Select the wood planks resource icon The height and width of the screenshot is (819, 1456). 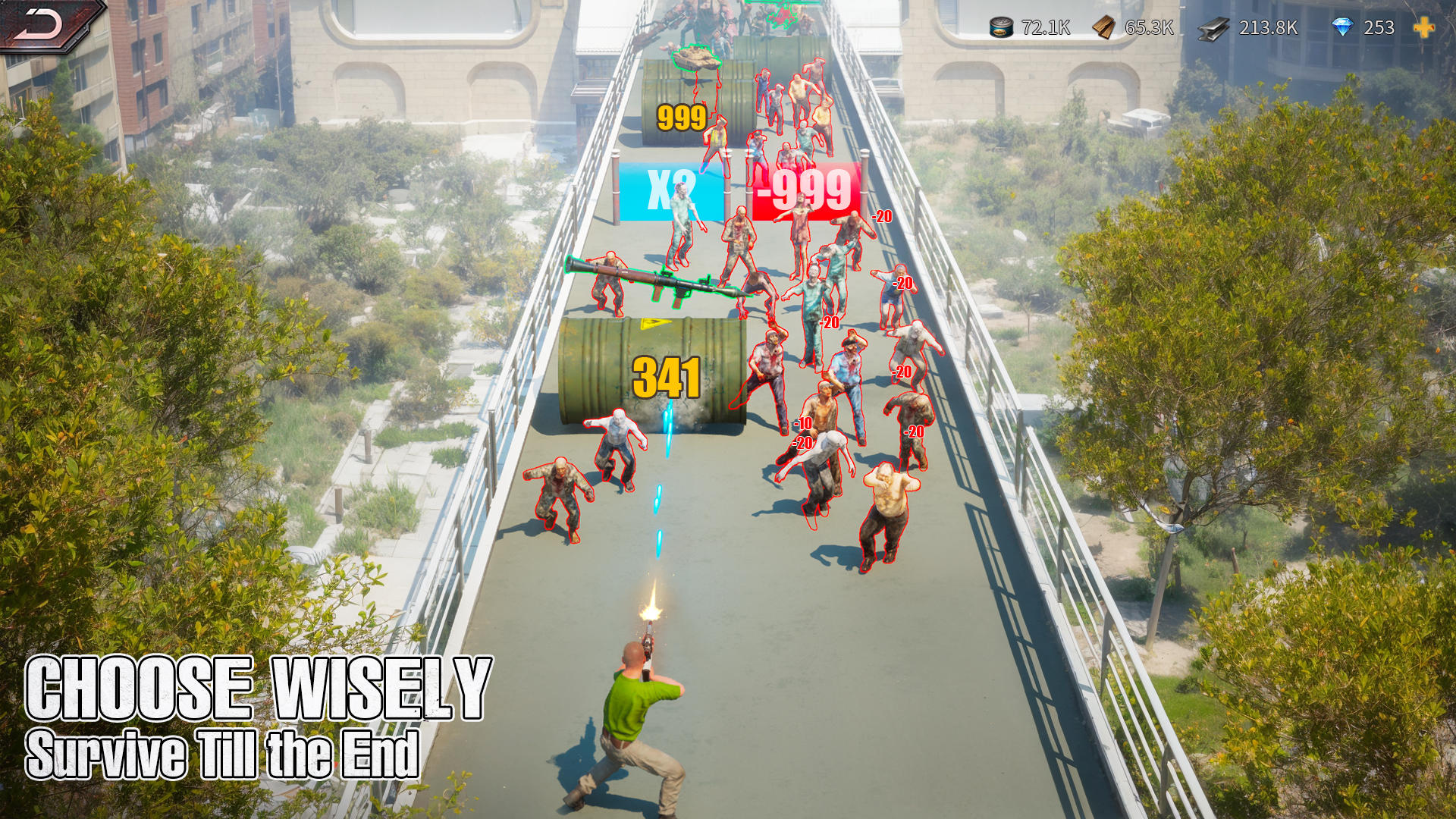(x=1103, y=28)
